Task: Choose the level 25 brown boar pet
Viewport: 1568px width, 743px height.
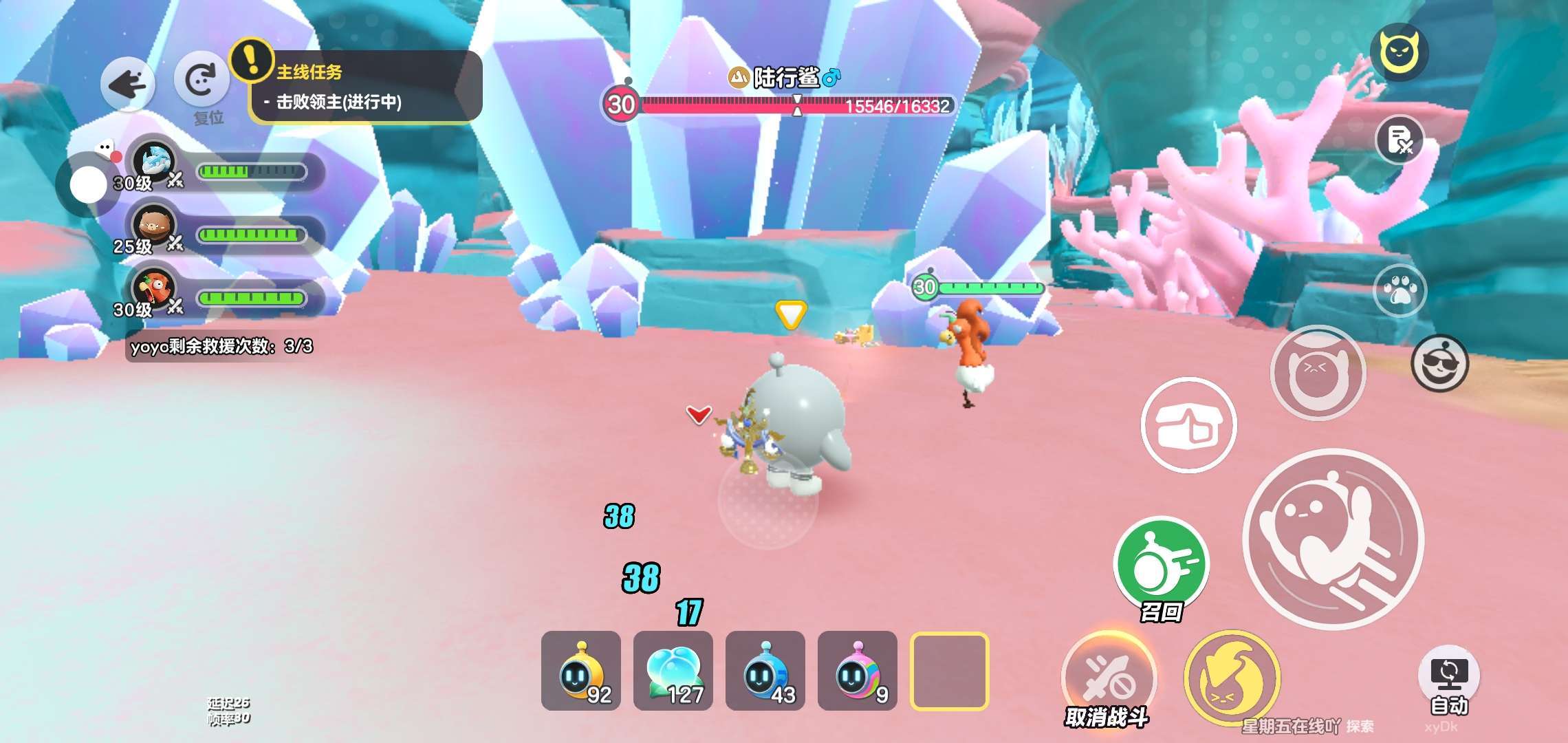Action: coord(153,227)
